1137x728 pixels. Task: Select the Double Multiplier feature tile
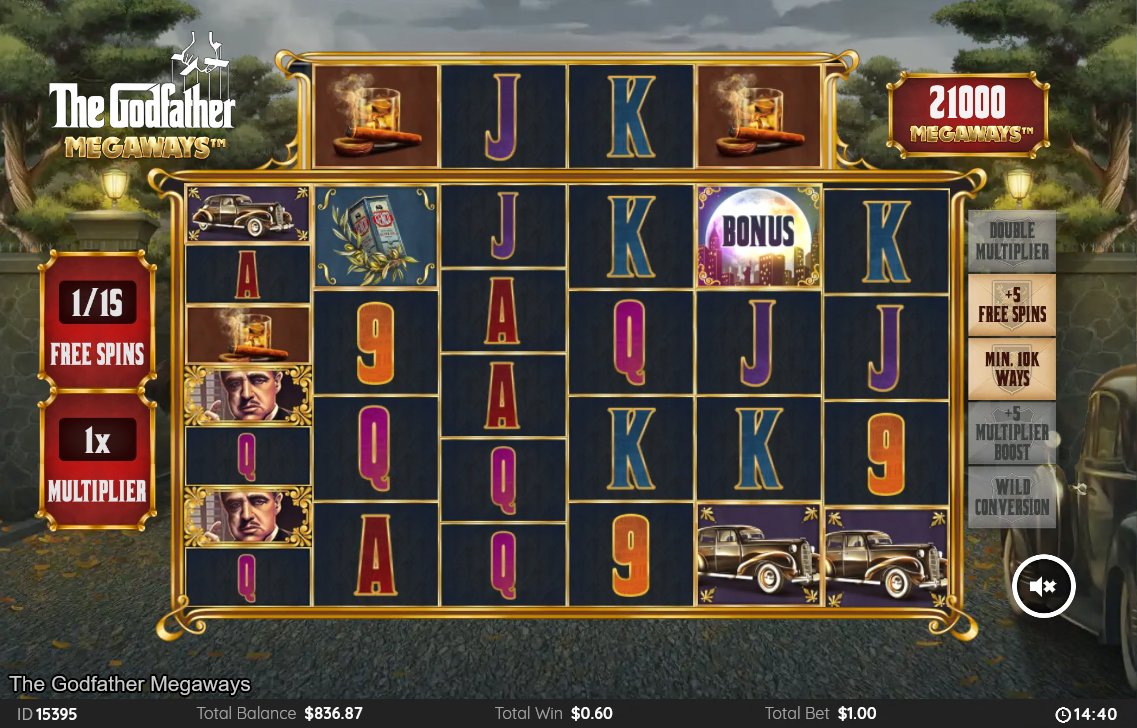point(1011,241)
